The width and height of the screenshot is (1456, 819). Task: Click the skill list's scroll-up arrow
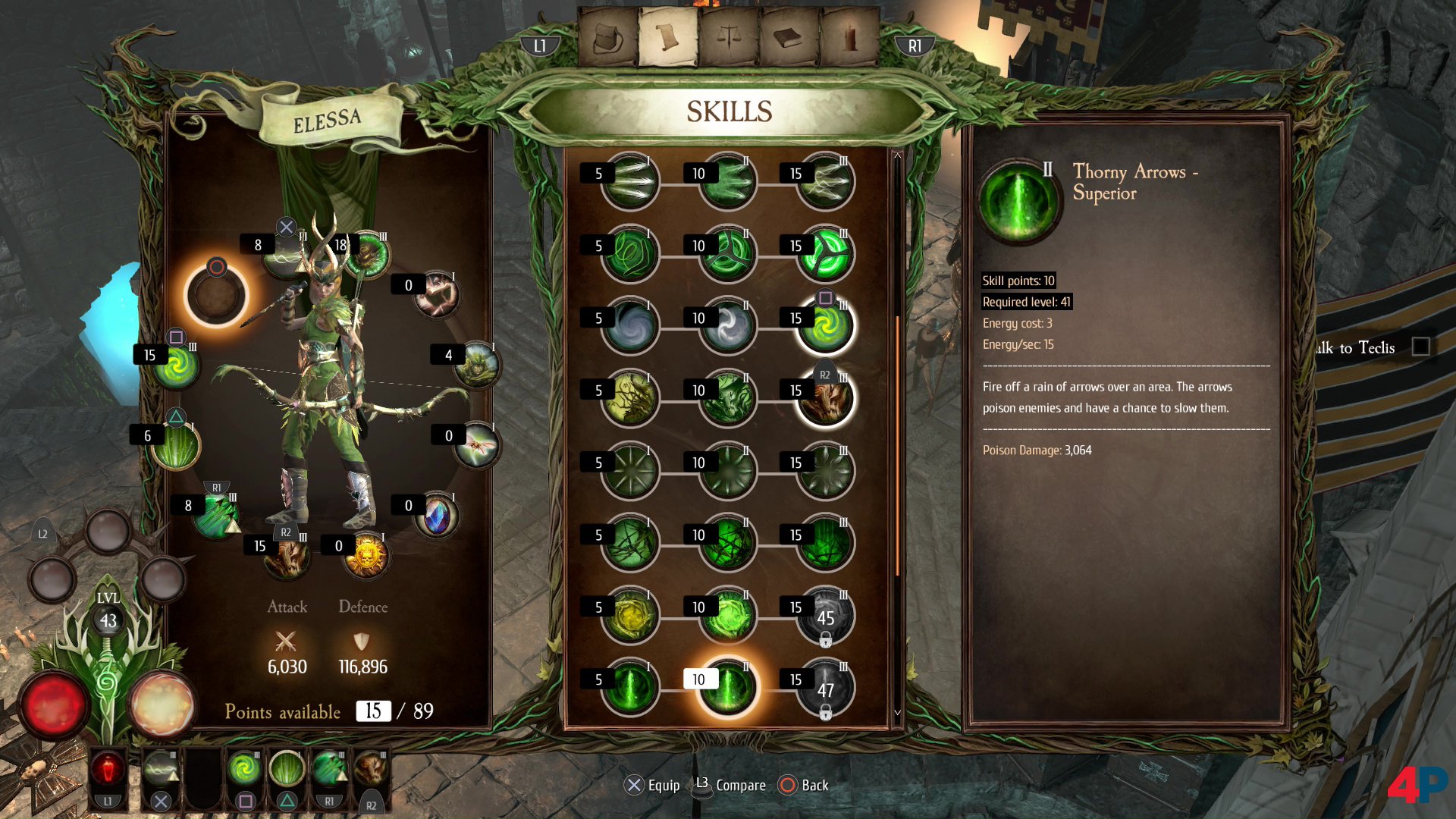897,155
